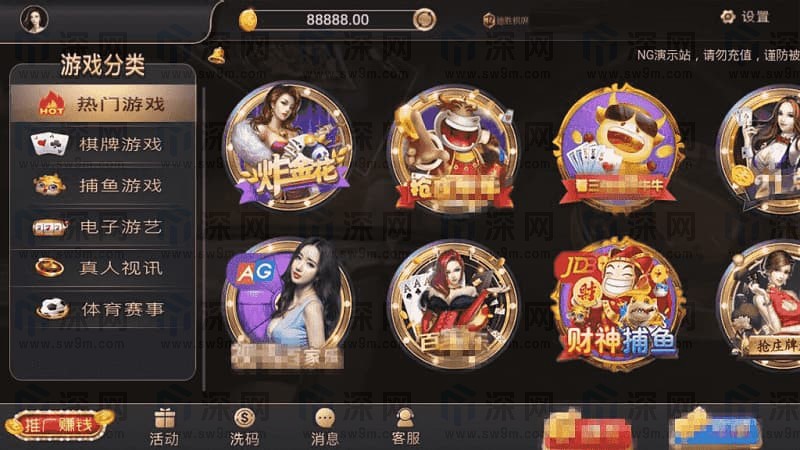Click the player avatar portrait
800x450 pixels.
[x=34, y=19]
